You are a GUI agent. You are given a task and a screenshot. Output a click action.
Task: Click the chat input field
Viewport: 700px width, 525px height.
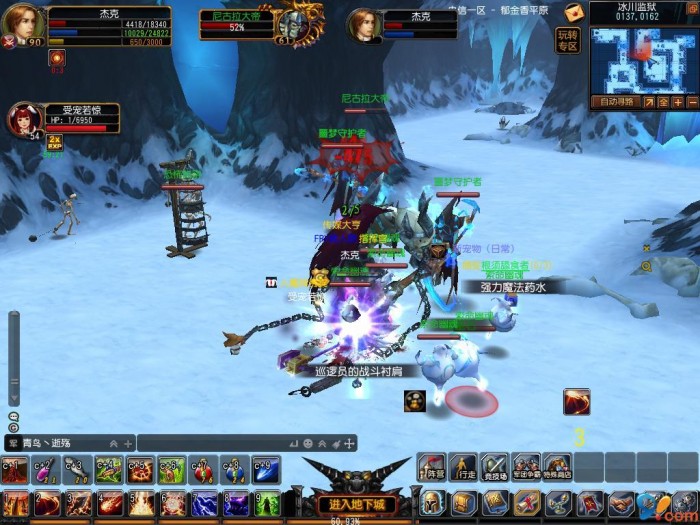click(x=210, y=443)
